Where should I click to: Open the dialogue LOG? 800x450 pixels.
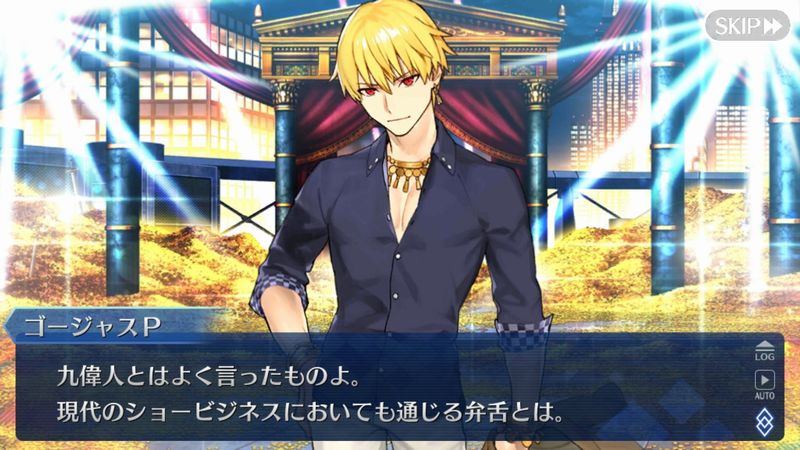pos(764,348)
